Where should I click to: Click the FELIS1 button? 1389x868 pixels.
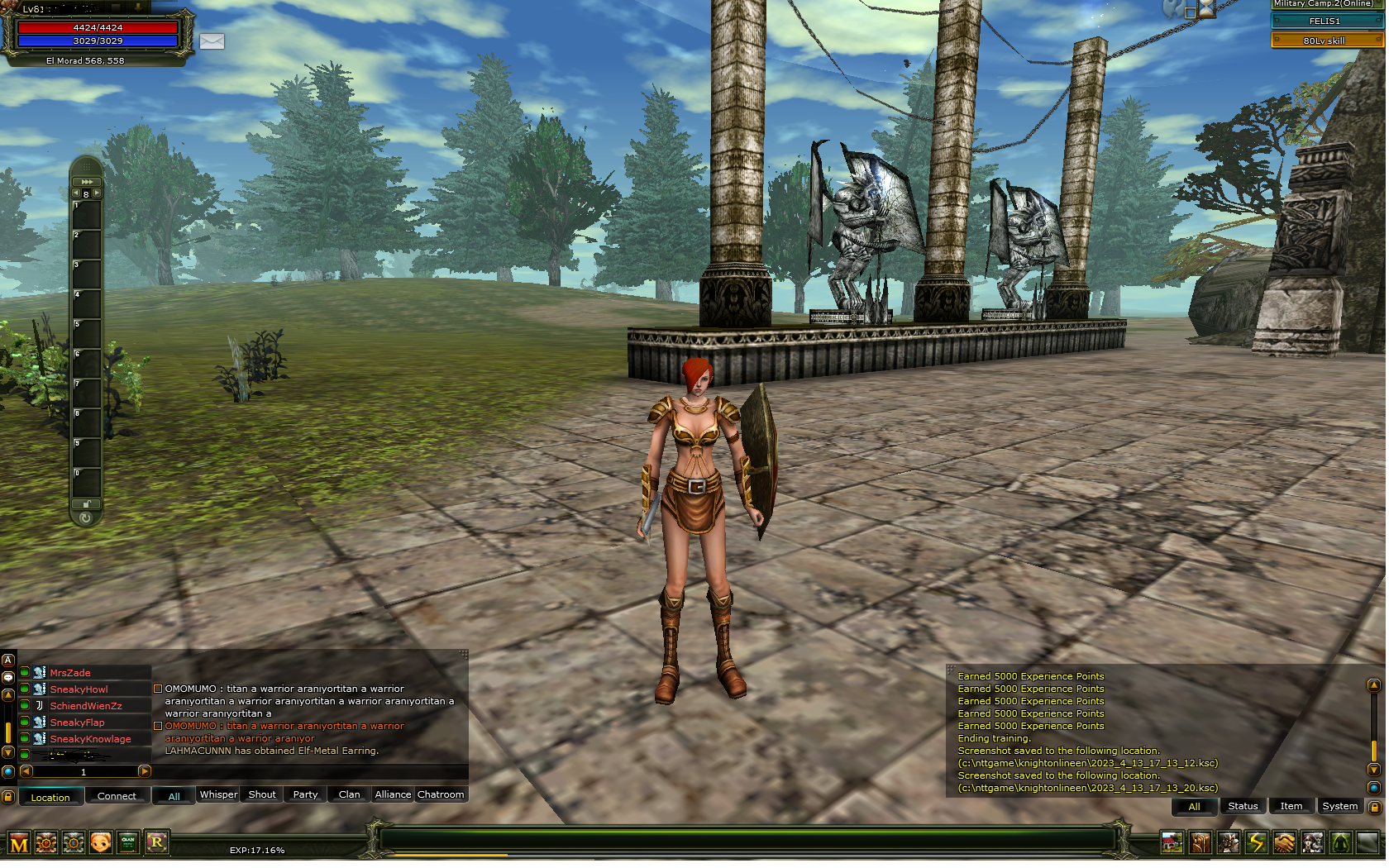1325,21
